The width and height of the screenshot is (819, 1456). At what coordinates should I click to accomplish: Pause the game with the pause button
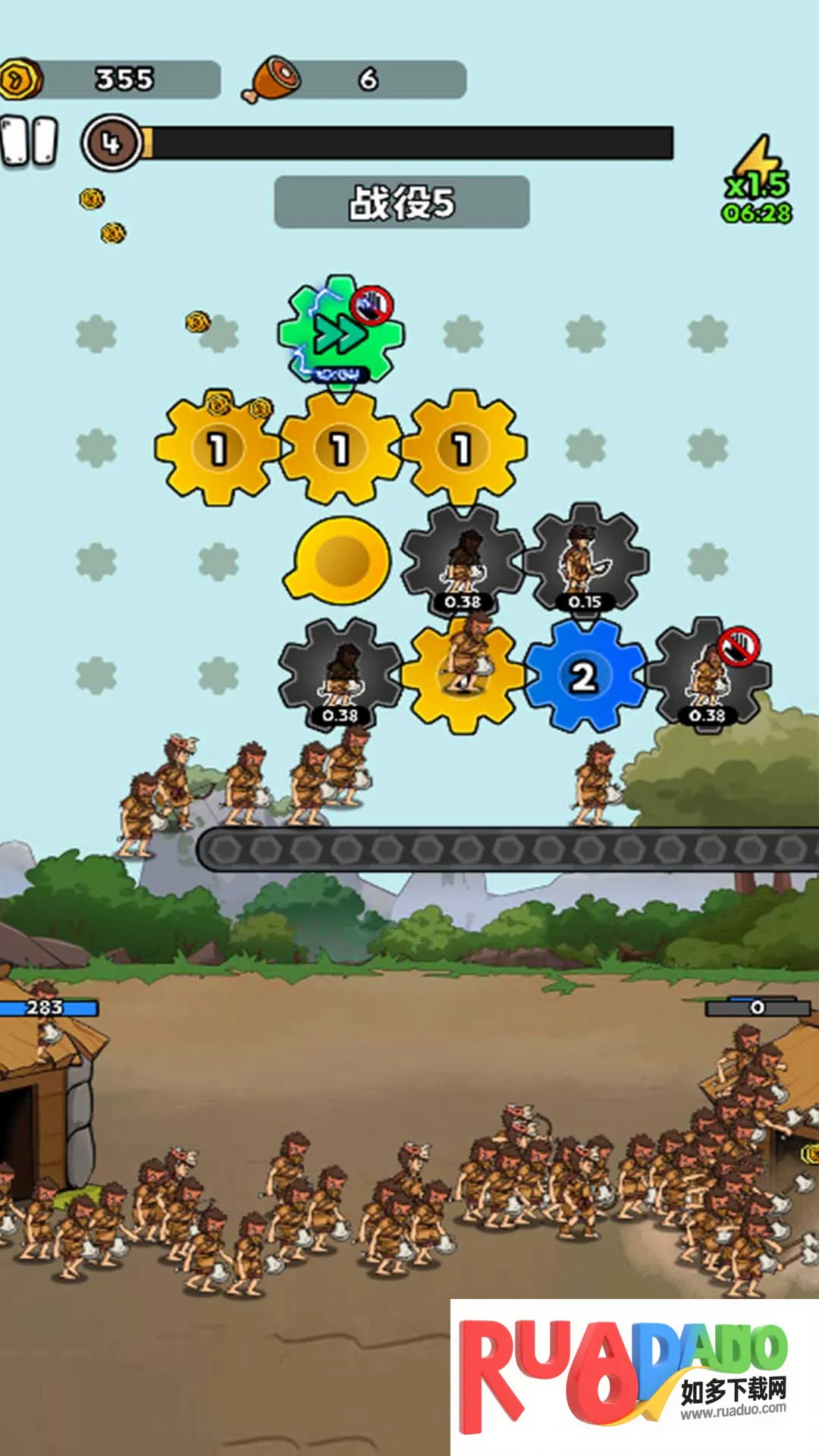30,141
